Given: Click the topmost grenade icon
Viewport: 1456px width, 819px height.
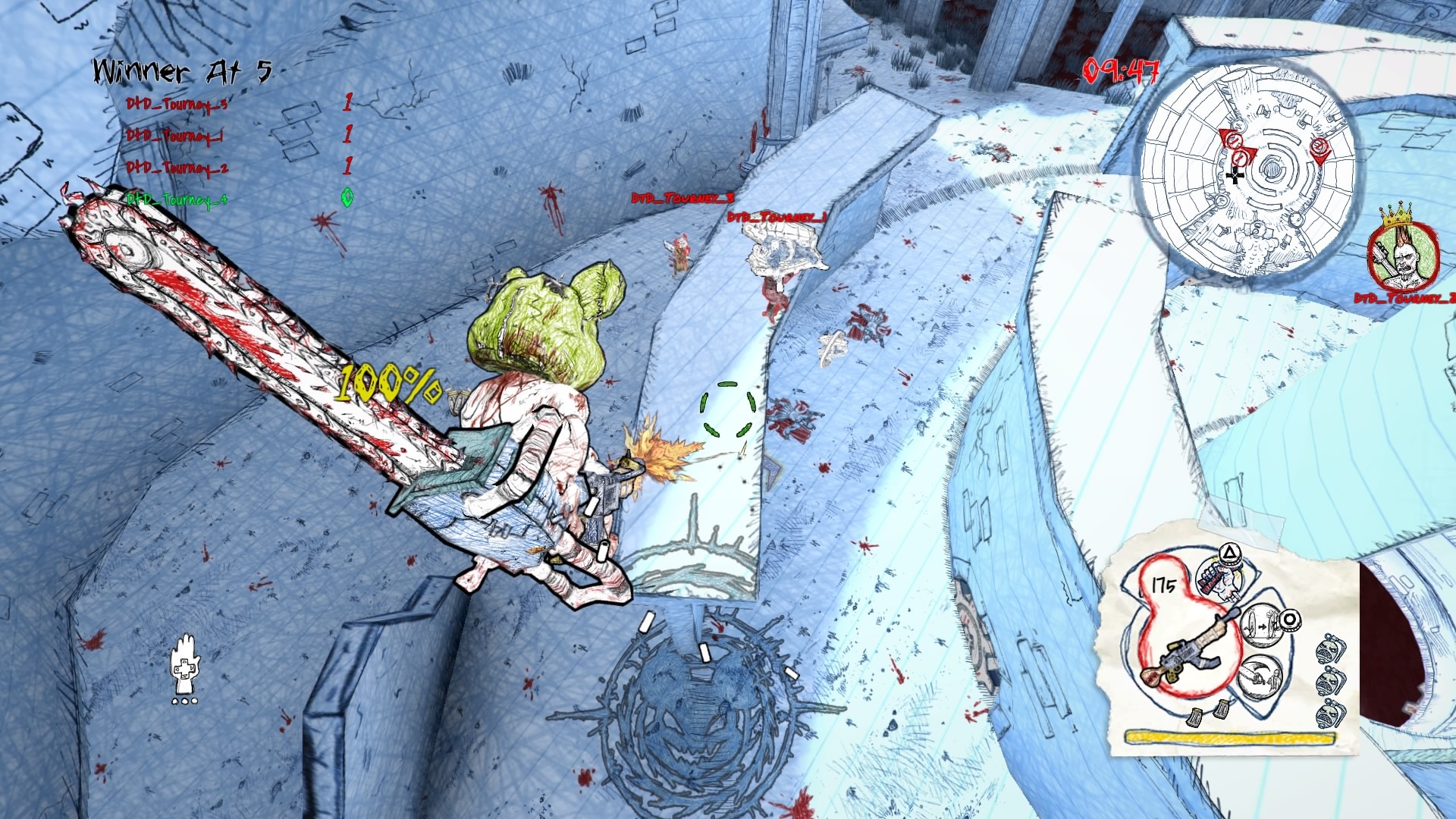Looking at the screenshot, I should pos(1329,648).
